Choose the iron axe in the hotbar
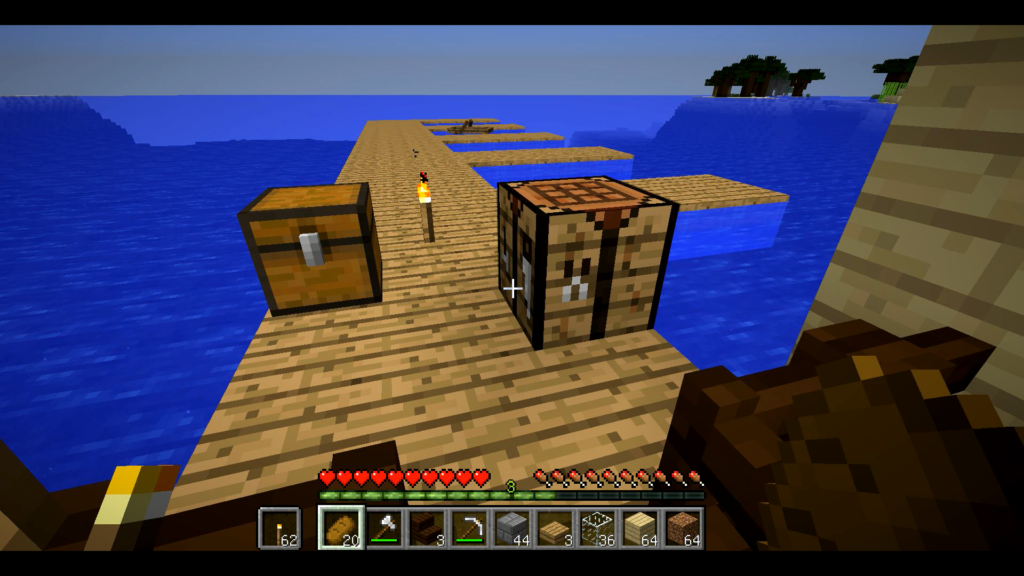The width and height of the screenshot is (1024, 576). [x=384, y=528]
